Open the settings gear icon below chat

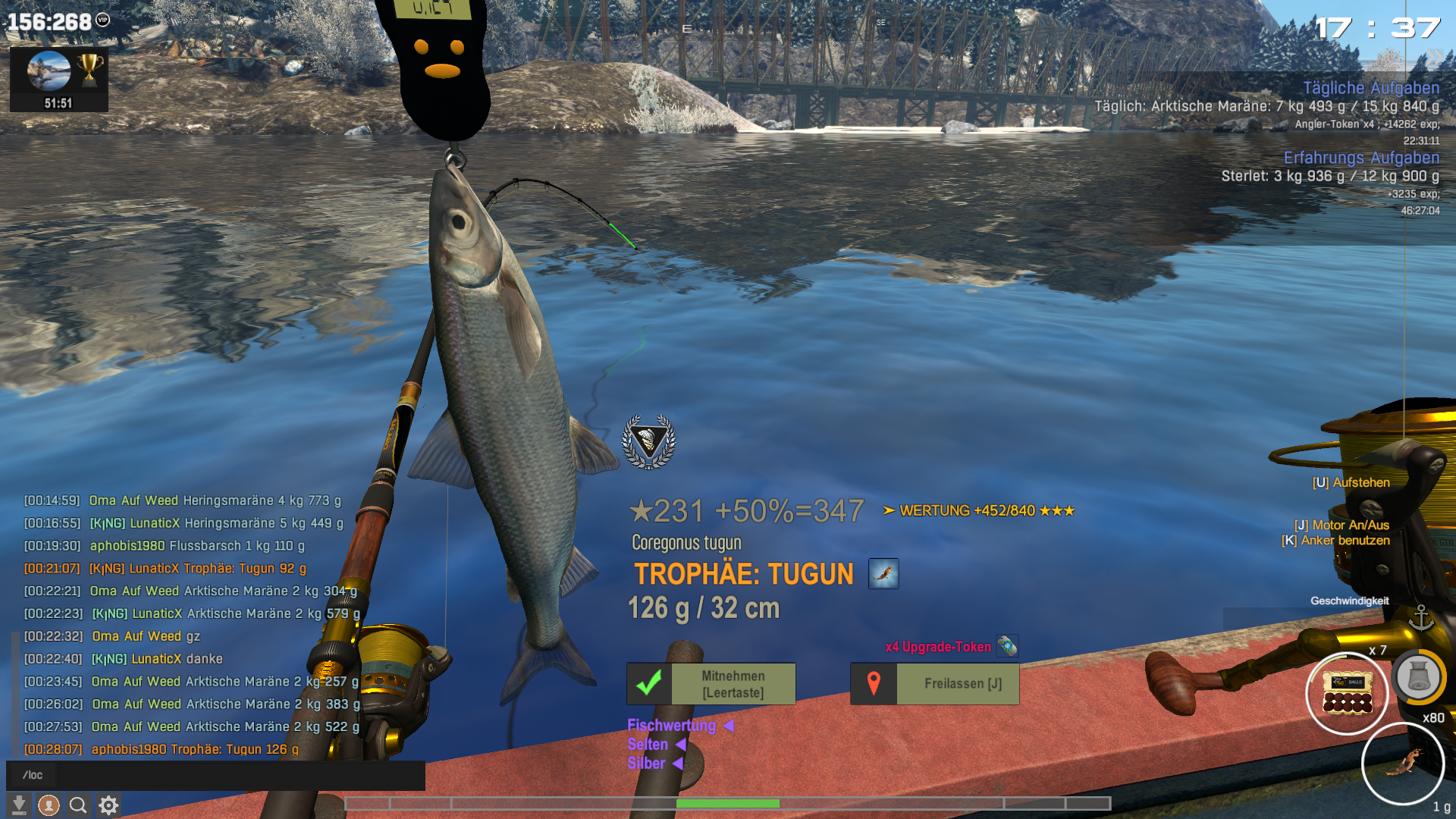pos(108,805)
